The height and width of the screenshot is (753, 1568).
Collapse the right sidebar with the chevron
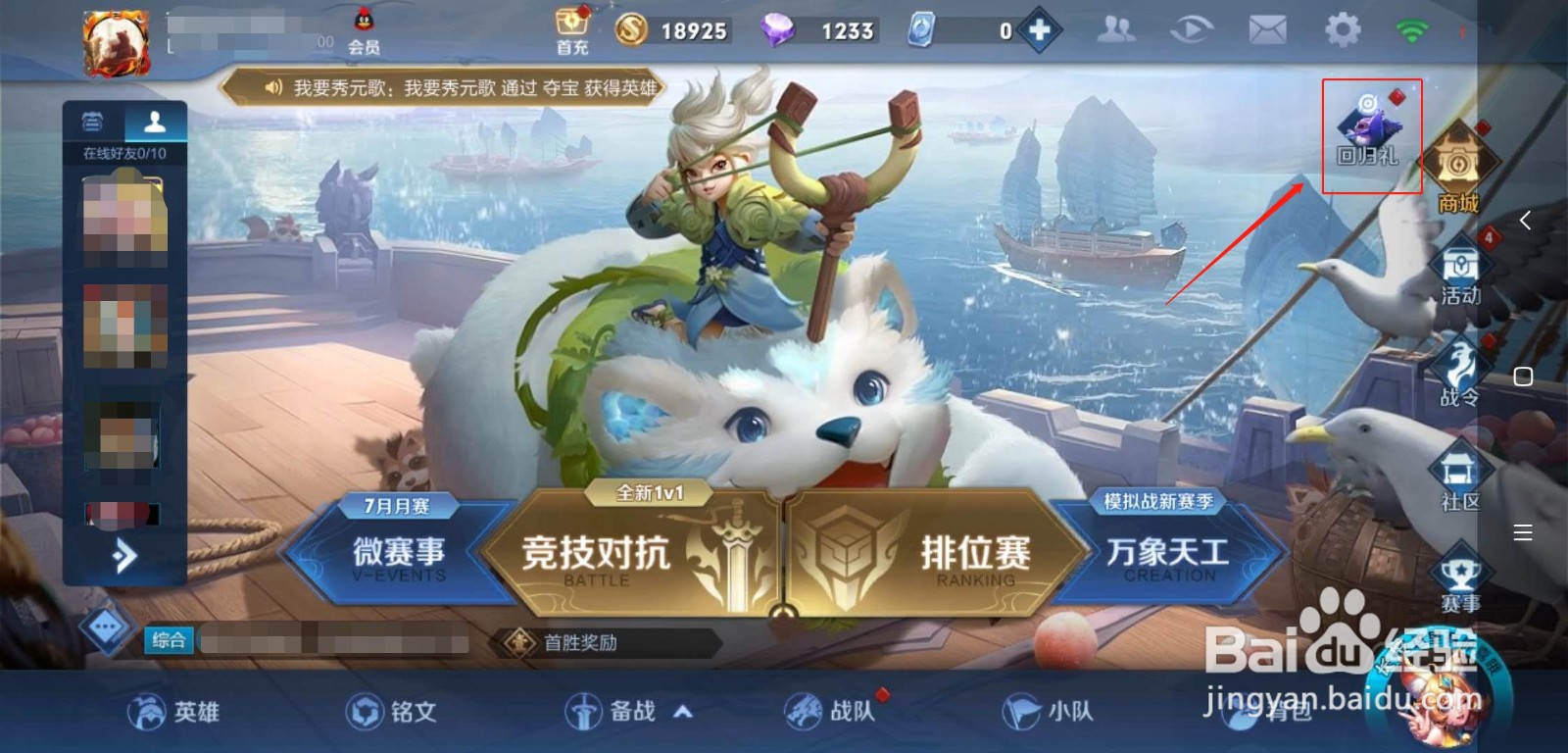click(x=1526, y=220)
